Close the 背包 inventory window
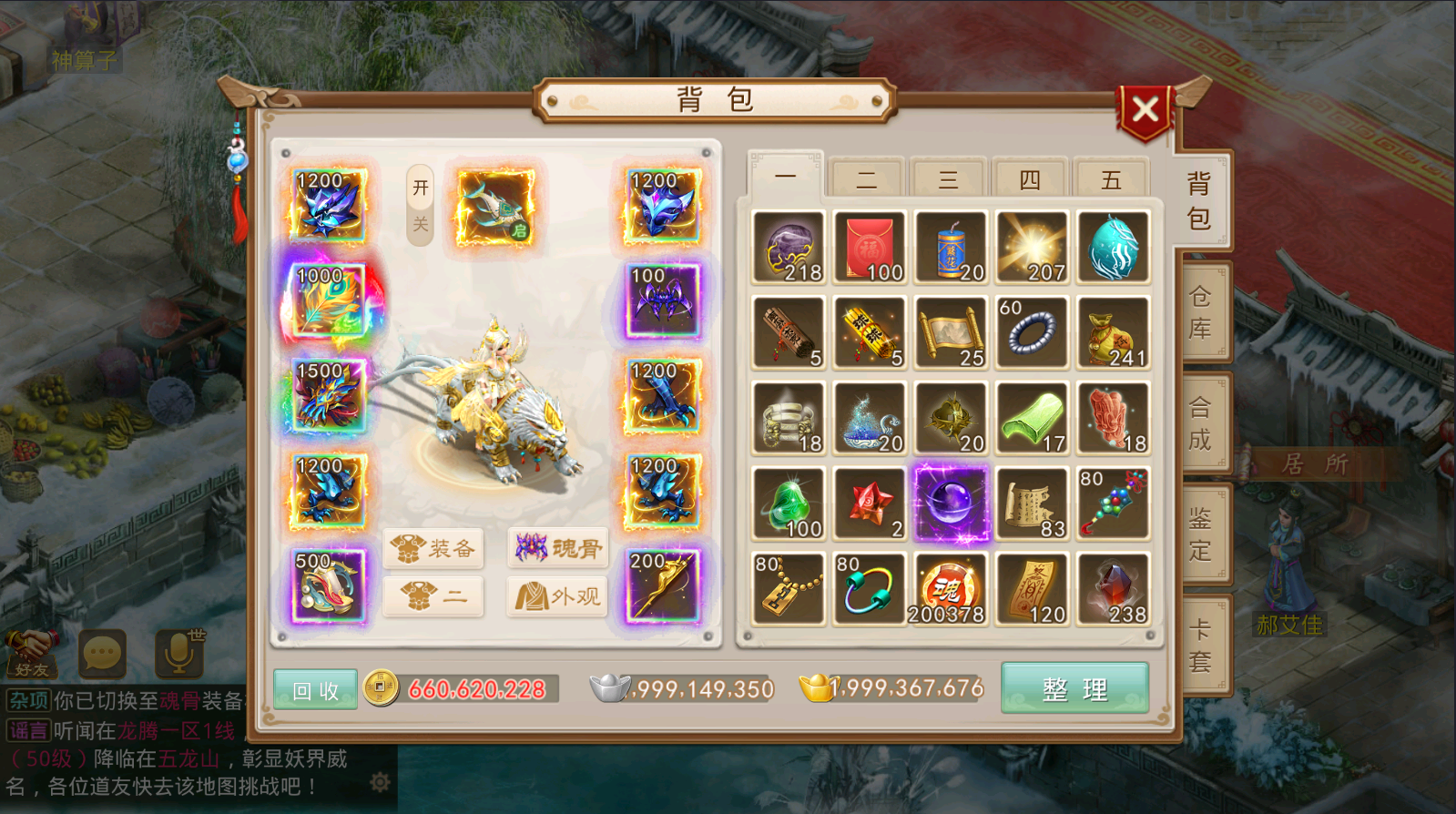The width and height of the screenshot is (1456, 814). [1145, 110]
